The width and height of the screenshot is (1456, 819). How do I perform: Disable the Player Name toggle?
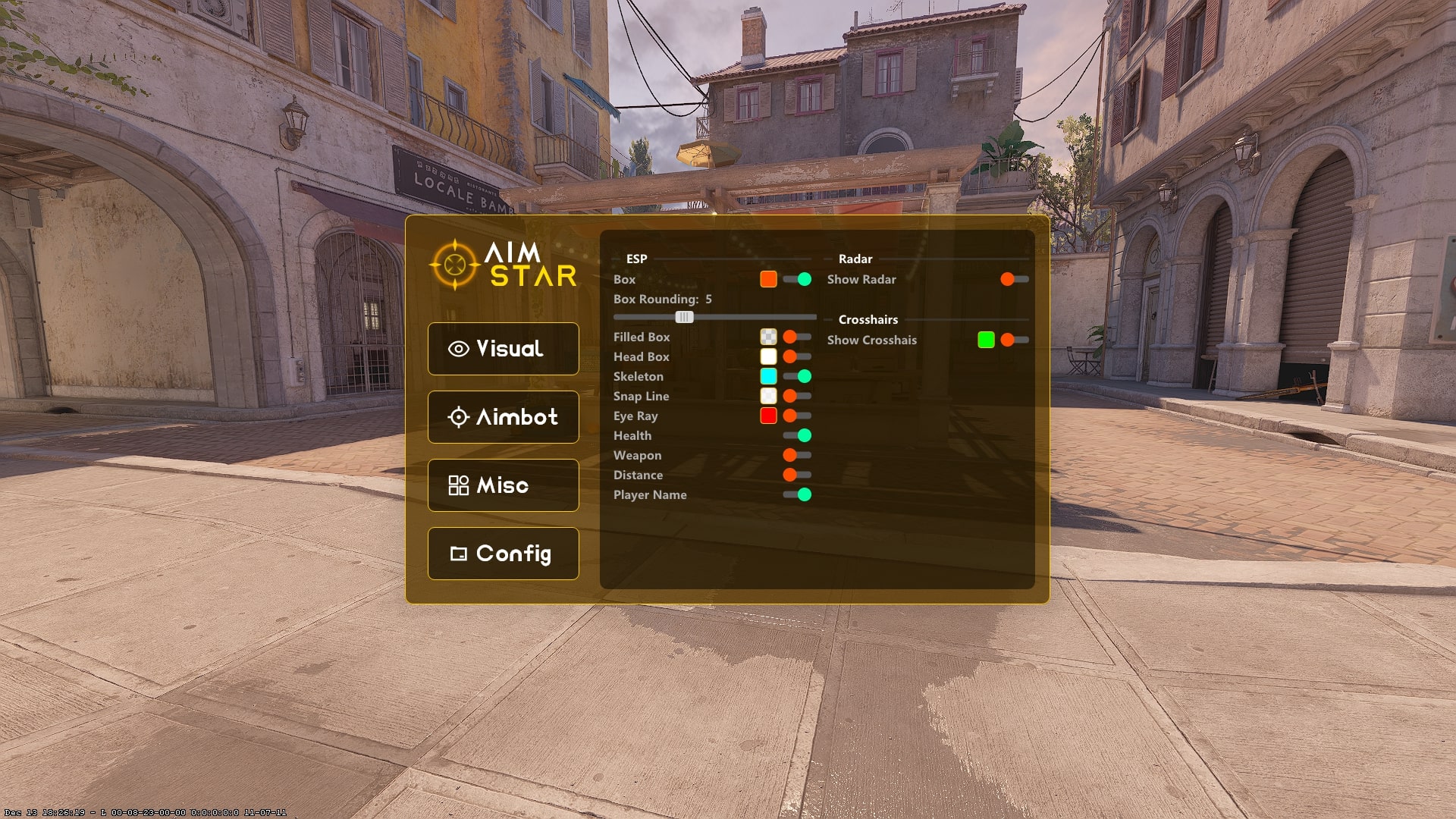pos(797,494)
